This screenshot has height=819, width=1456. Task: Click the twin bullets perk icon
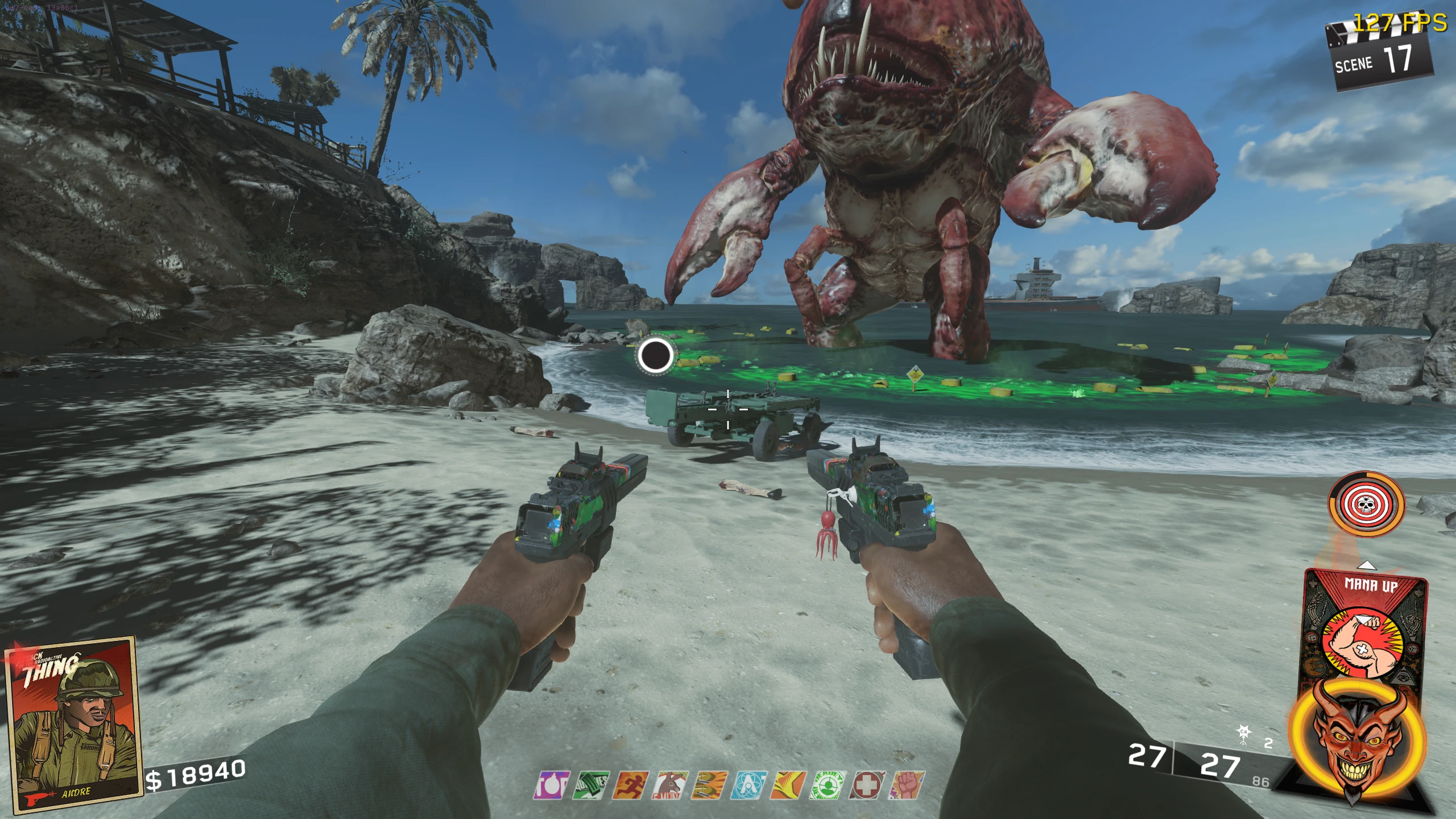710,785
